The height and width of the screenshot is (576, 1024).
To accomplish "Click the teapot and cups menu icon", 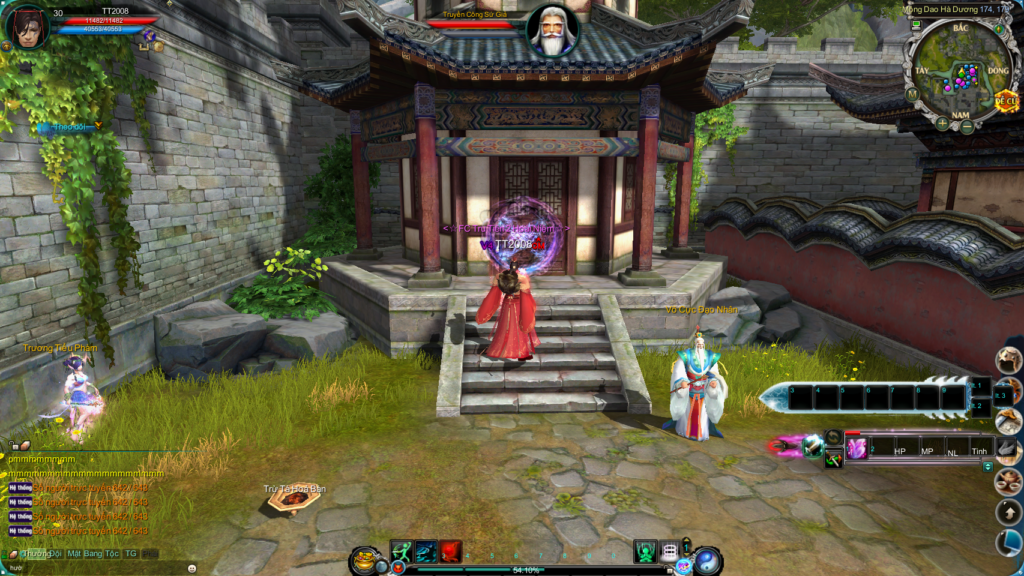I will [x=1008, y=482].
